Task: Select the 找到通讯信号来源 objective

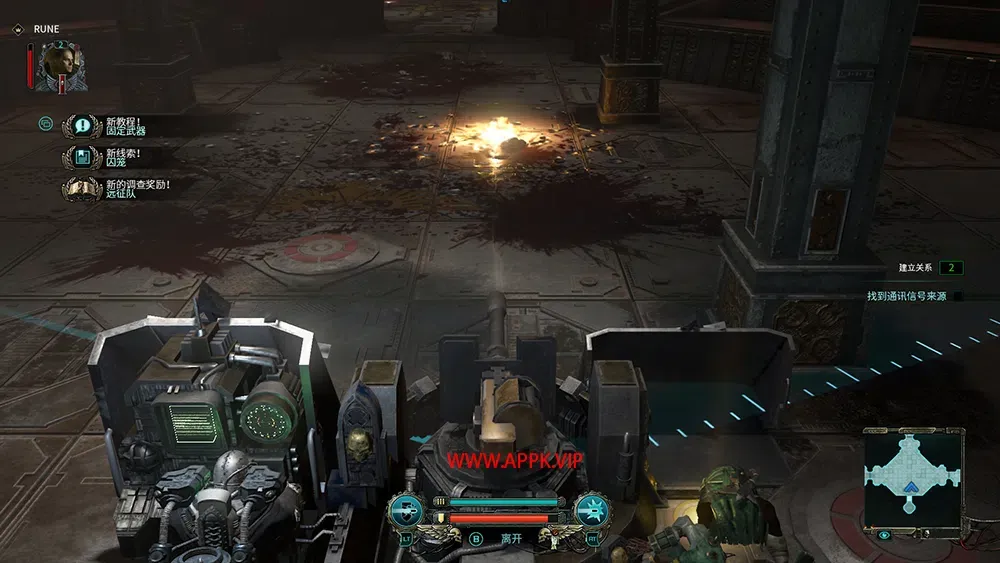Action: [x=908, y=296]
